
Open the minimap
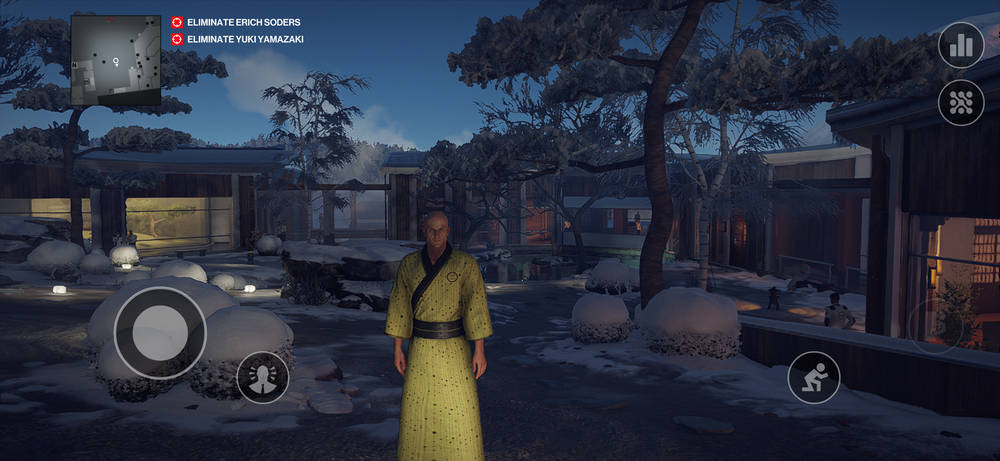click(116, 60)
